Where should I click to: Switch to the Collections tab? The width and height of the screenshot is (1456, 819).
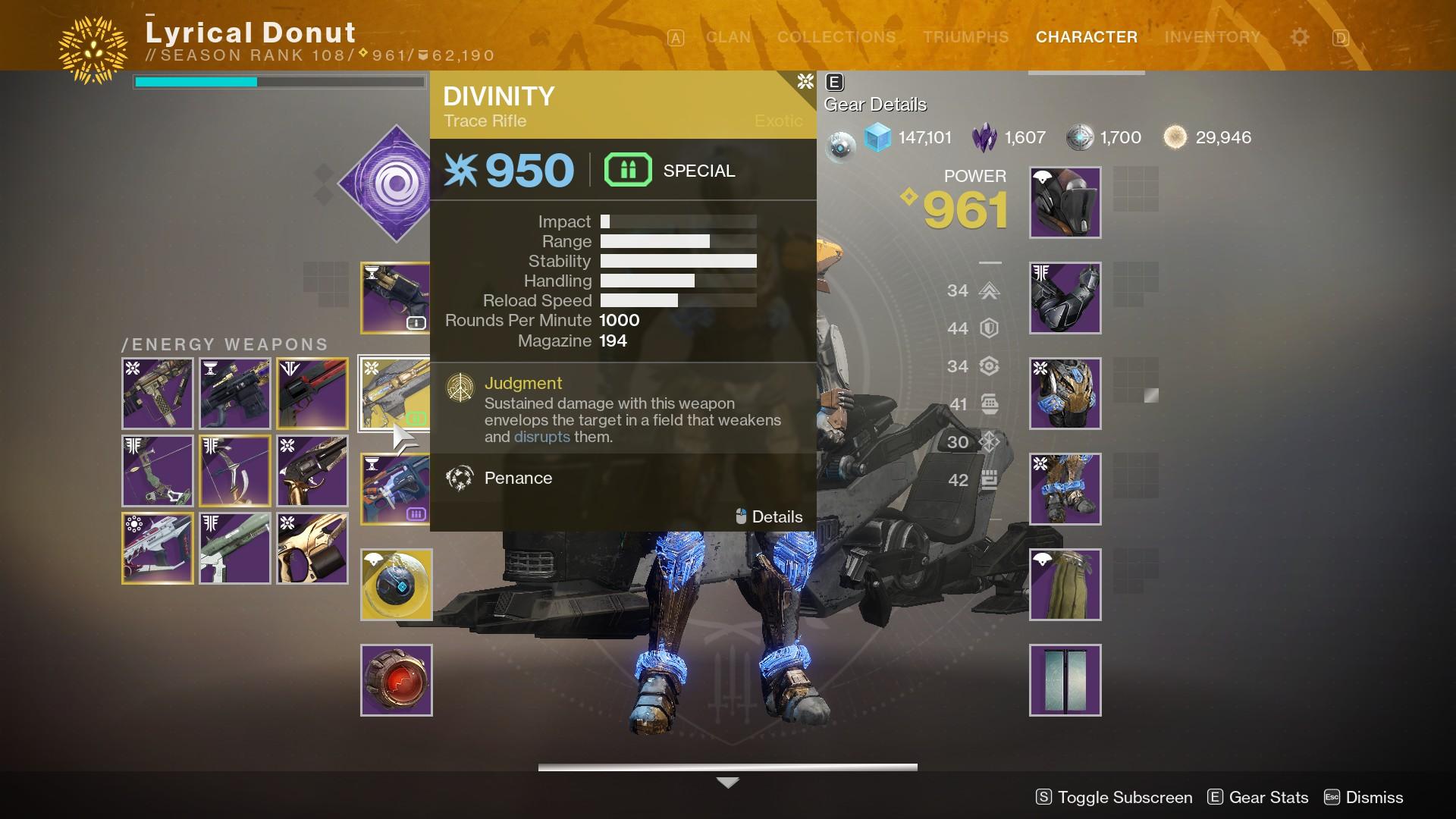click(x=836, y=37)
